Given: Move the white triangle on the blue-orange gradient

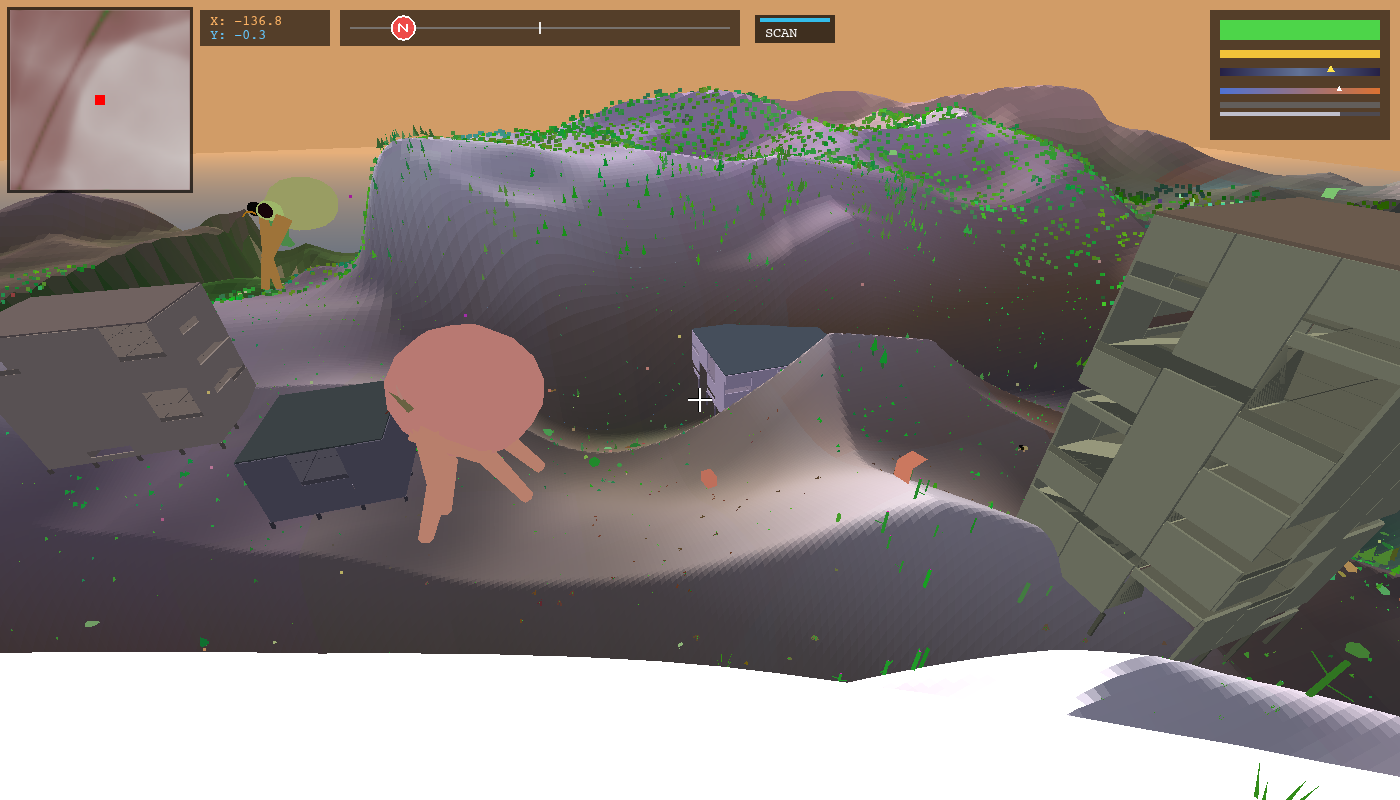Looking at the screenshot, I should click(1337, 89).
